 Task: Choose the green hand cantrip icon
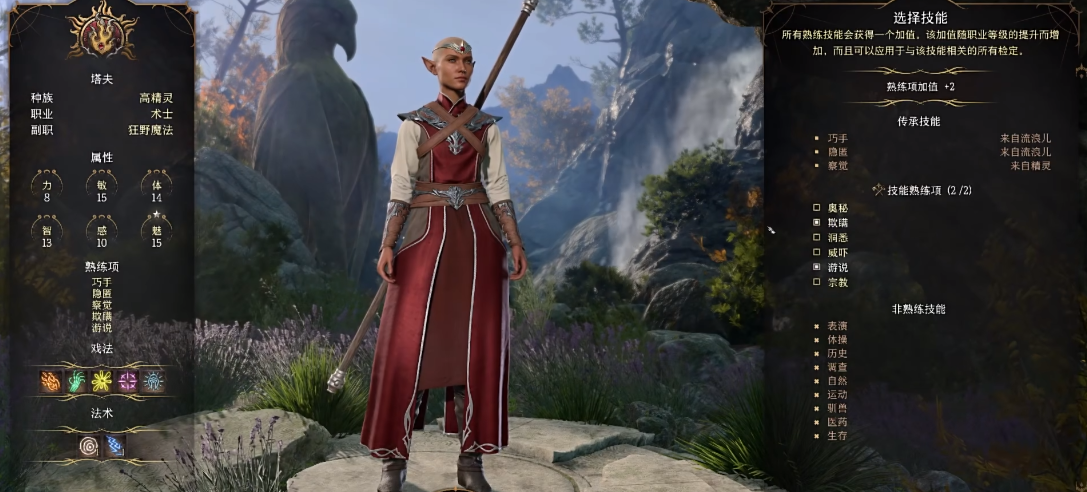(76, 380)
